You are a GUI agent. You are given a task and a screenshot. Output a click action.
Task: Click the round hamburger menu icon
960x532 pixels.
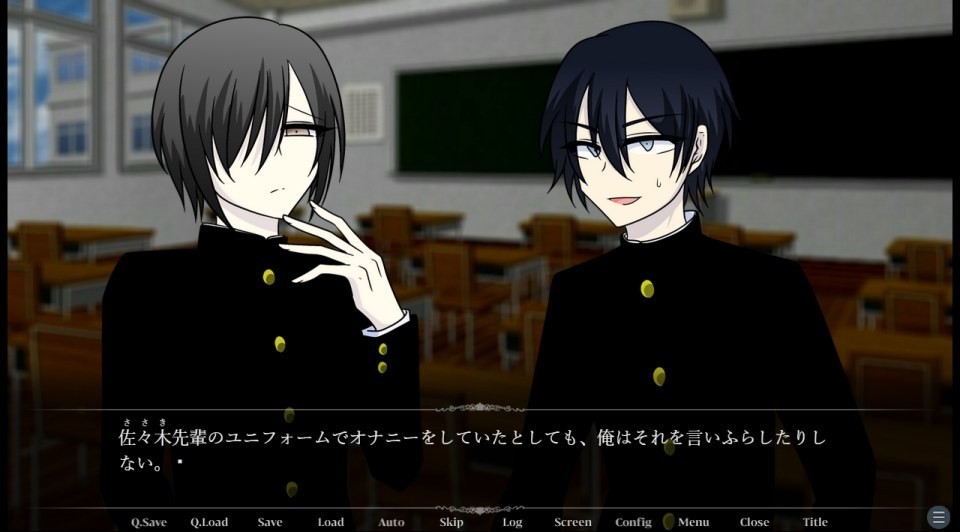pos(938,517)
